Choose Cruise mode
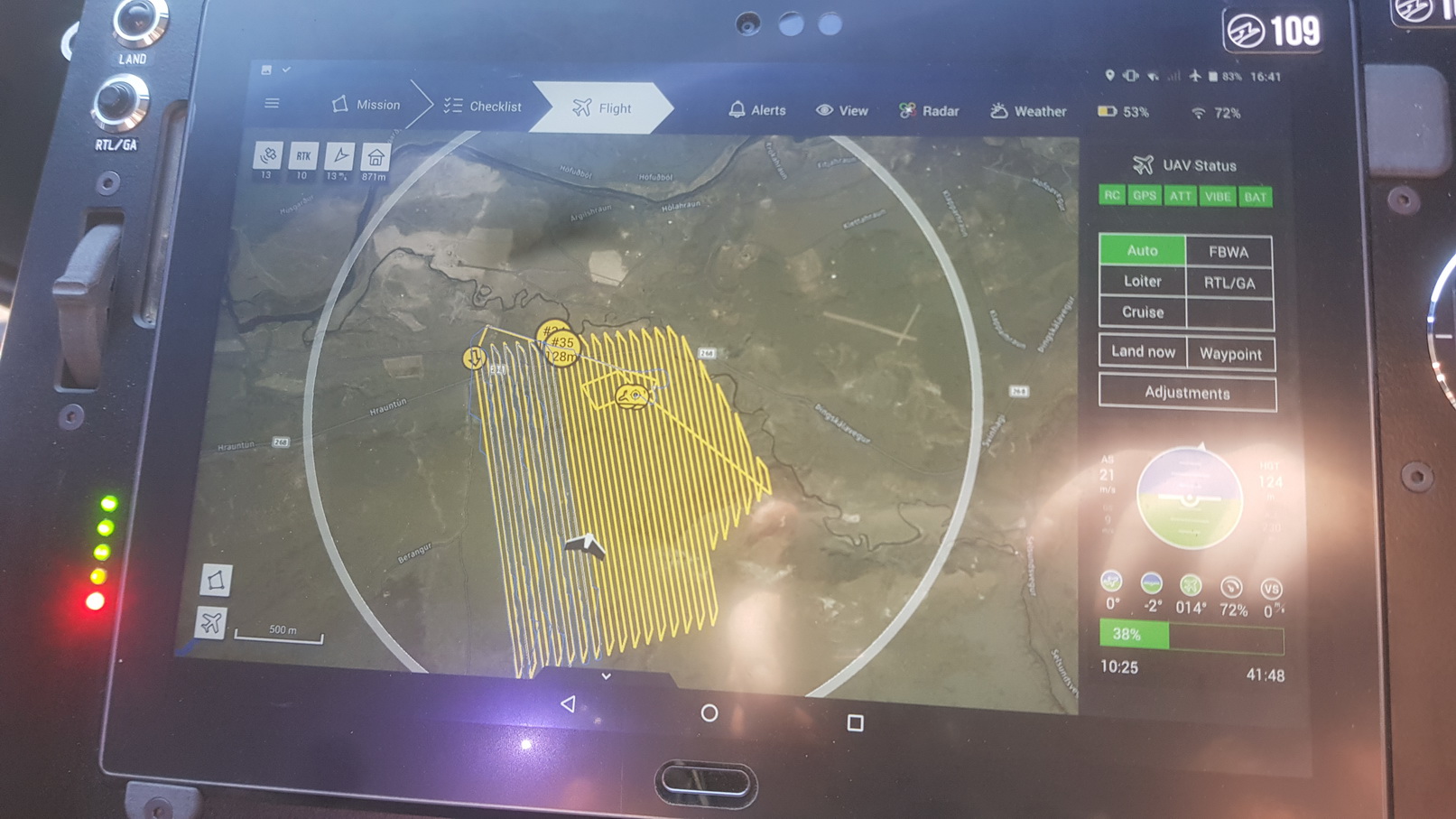Viewport: 1456px width, 819px height. pos(1142,312)
